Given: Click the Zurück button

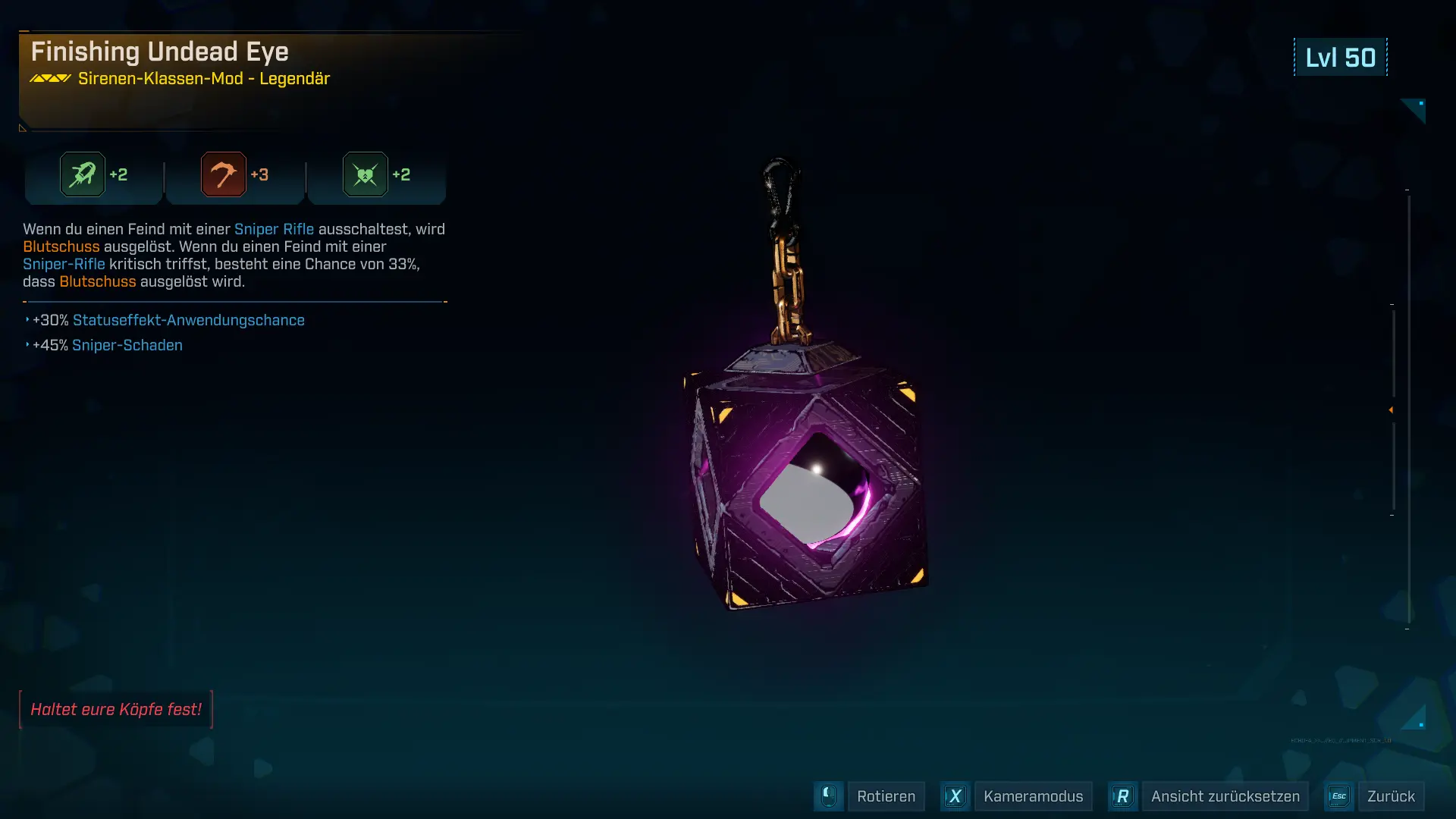Looking at the screenshot, I should [1391, 796].
